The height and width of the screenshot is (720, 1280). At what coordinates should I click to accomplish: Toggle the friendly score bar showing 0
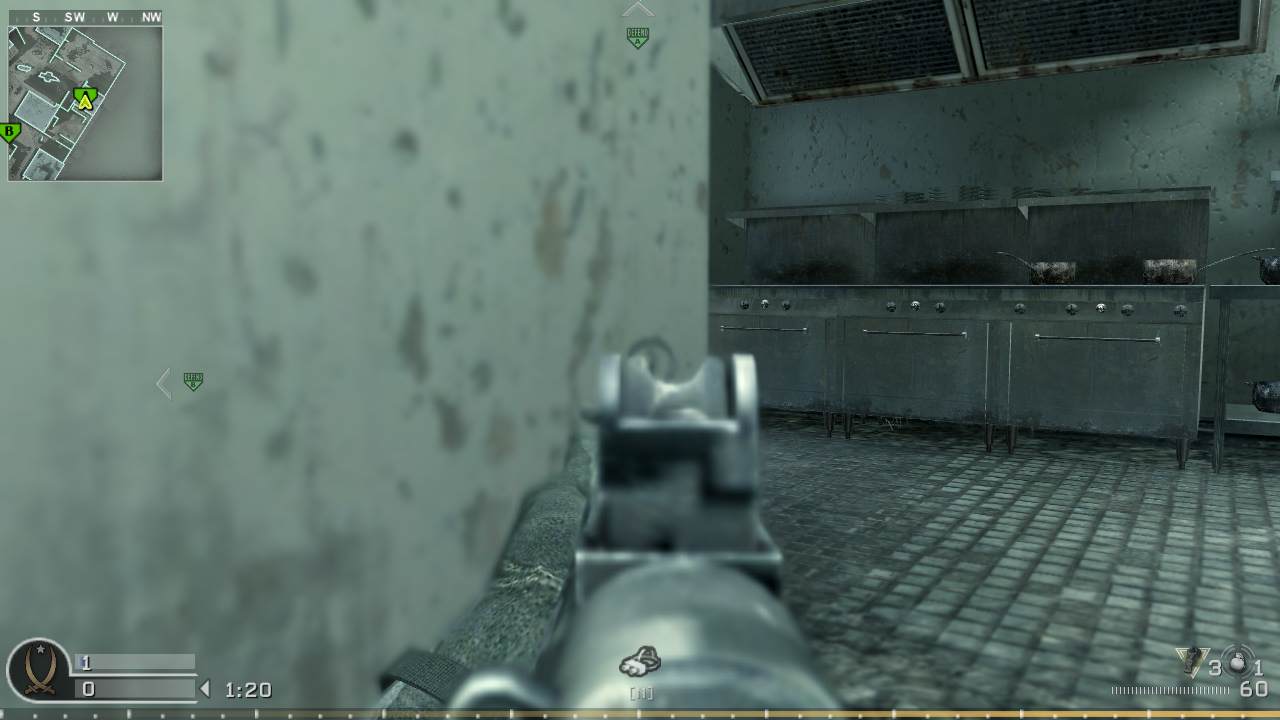pyautogui.click(x=131, y=686)
